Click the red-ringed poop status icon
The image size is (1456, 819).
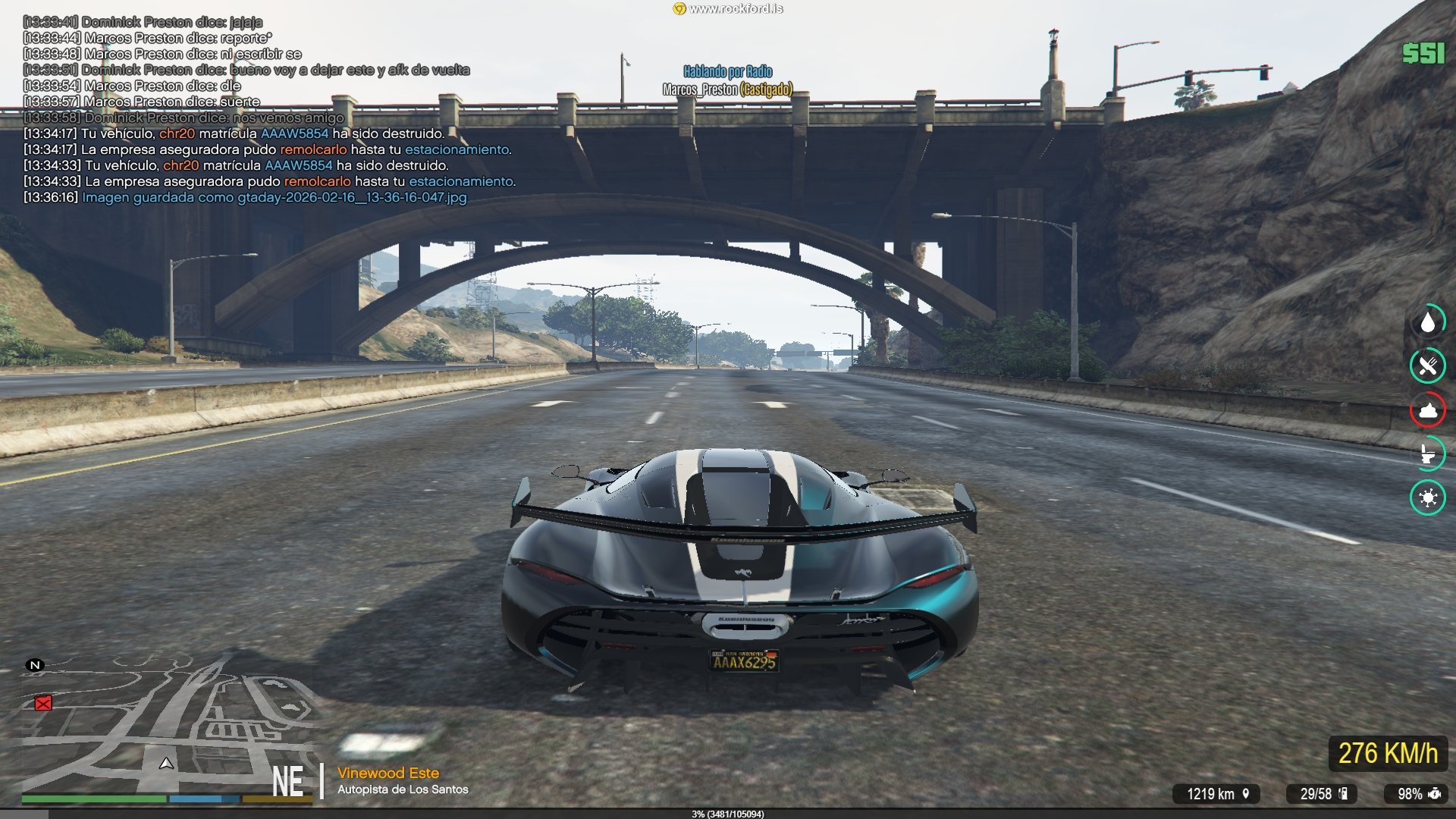coord(1428,410)
